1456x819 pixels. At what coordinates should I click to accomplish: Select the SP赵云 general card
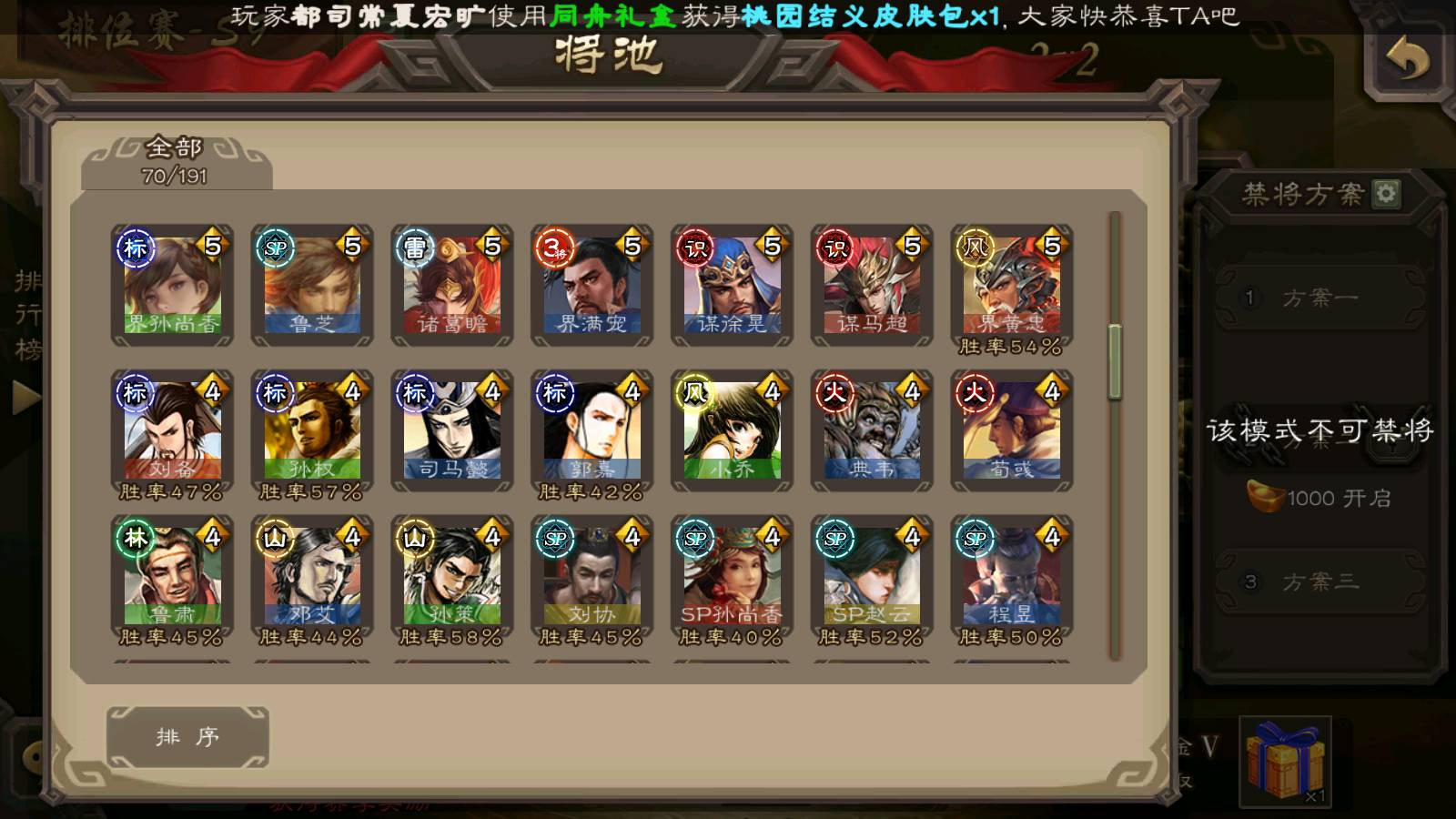pyautogui.click(x=872, y=577)
